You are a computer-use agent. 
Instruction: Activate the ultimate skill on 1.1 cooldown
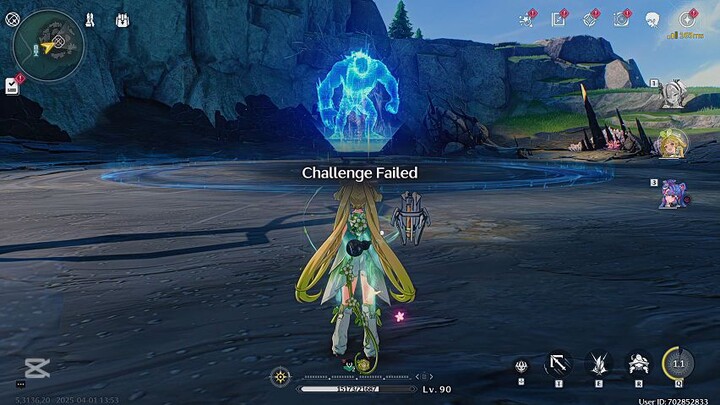coord(678,364)
